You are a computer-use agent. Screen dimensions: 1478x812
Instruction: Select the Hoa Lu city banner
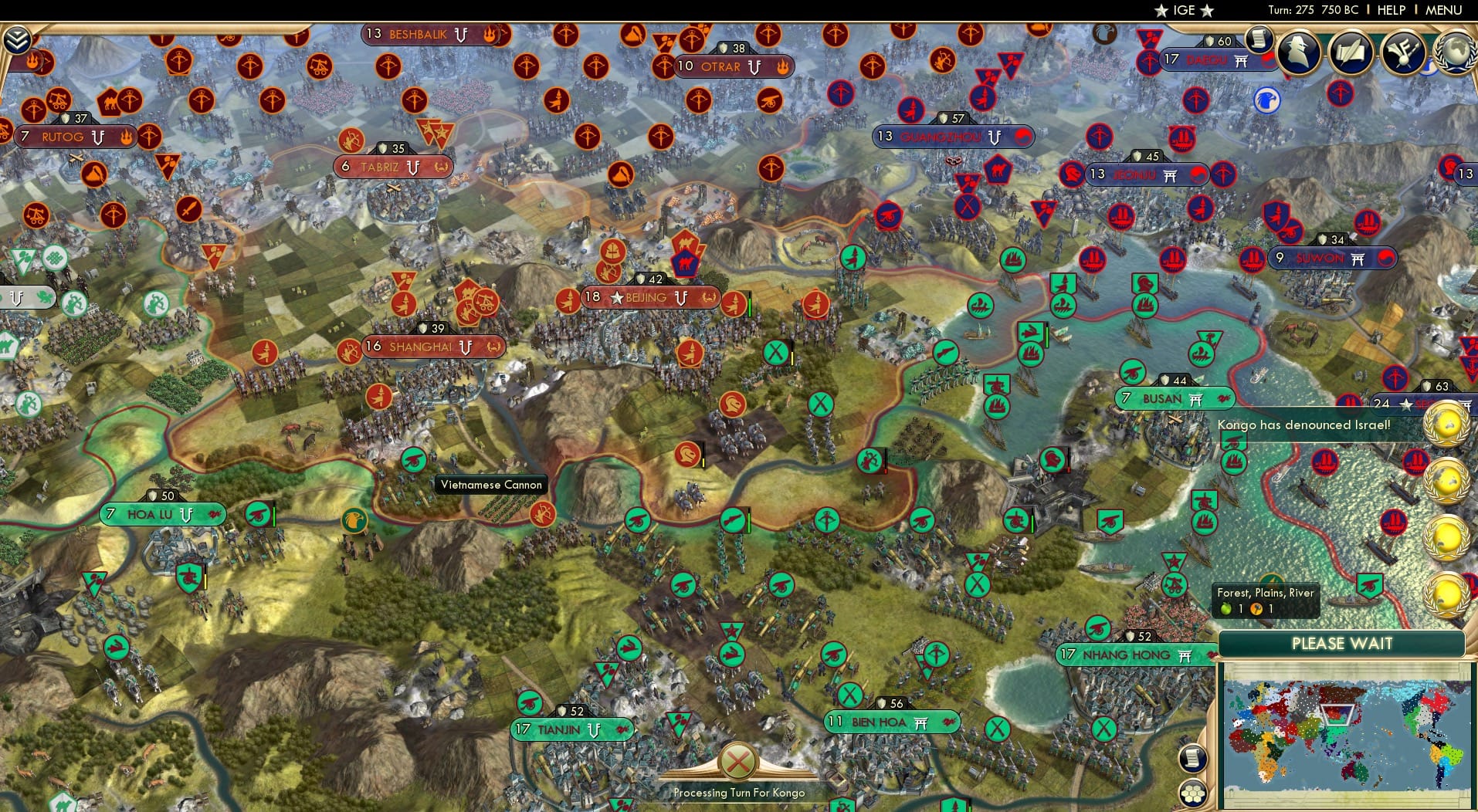[163, 513]
